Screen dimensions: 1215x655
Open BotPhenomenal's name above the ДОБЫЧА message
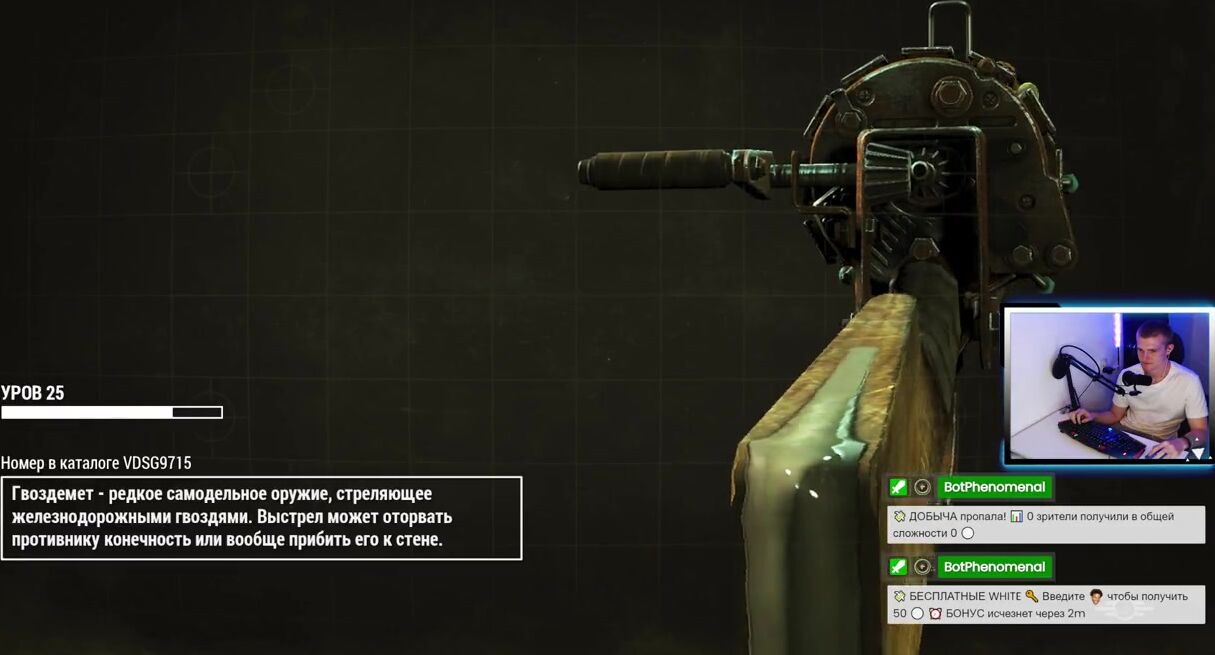pyautogui.click(x=994, y=487)
